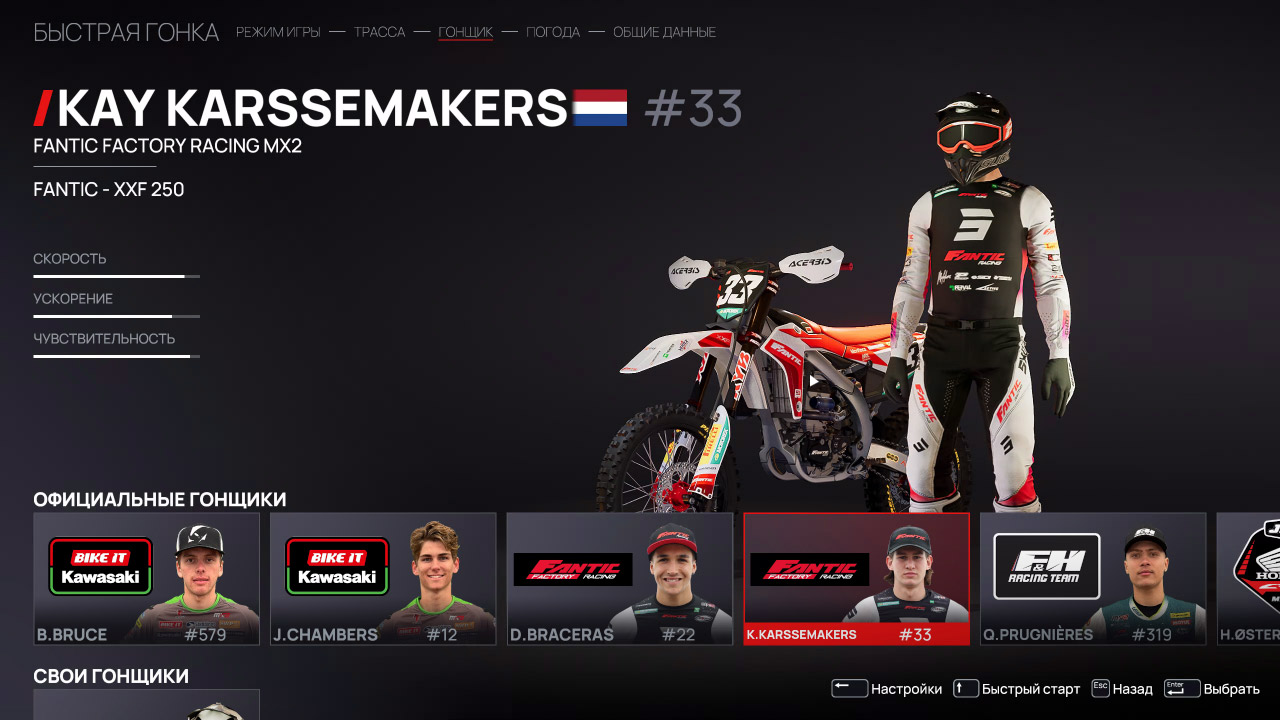Select rider Q.PRUGNIÈRES #319
This screenshot has width=1280, height=720.
click(1092, 580)
